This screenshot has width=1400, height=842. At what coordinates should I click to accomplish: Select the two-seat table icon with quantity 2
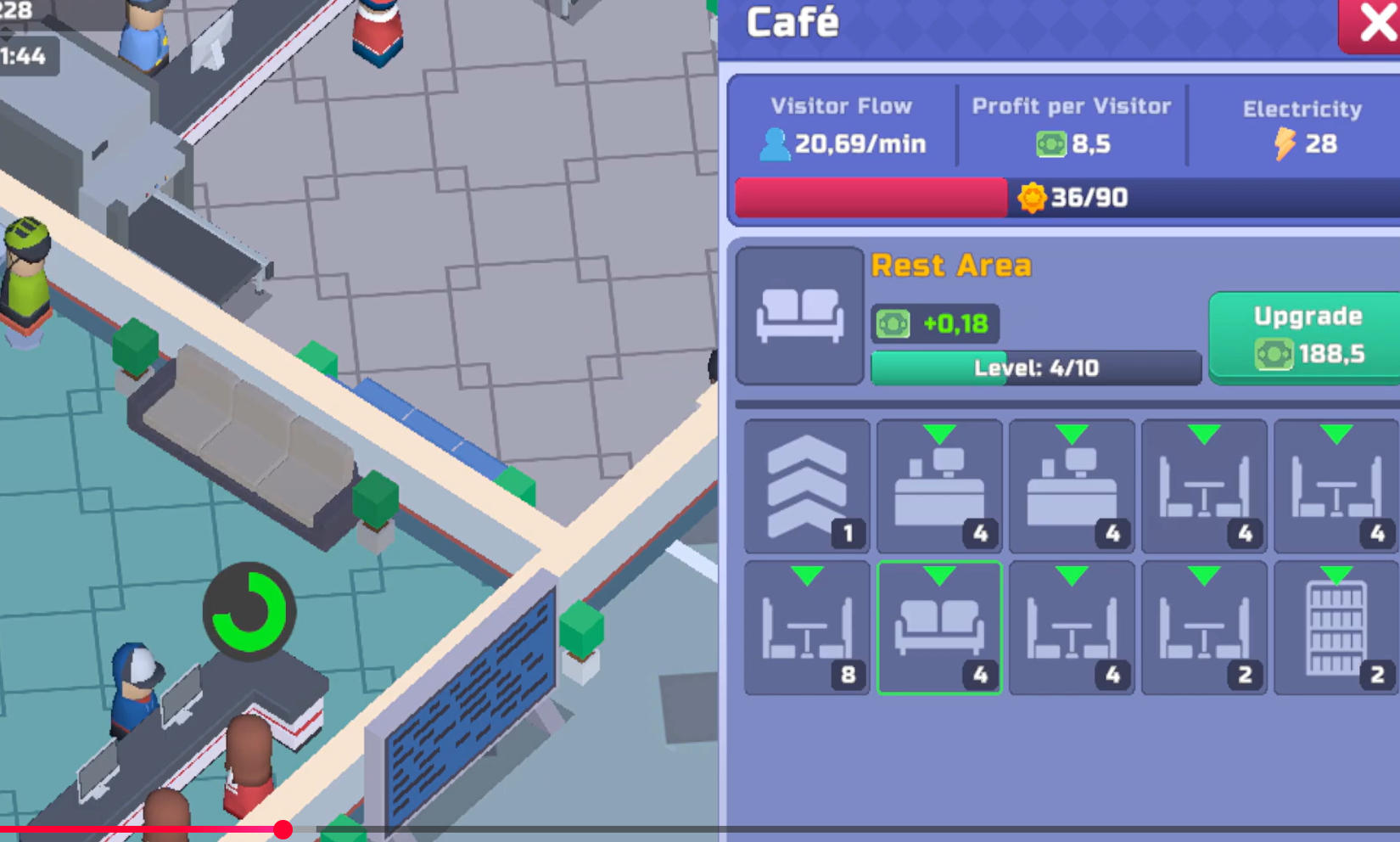[x=1203, y=628]
